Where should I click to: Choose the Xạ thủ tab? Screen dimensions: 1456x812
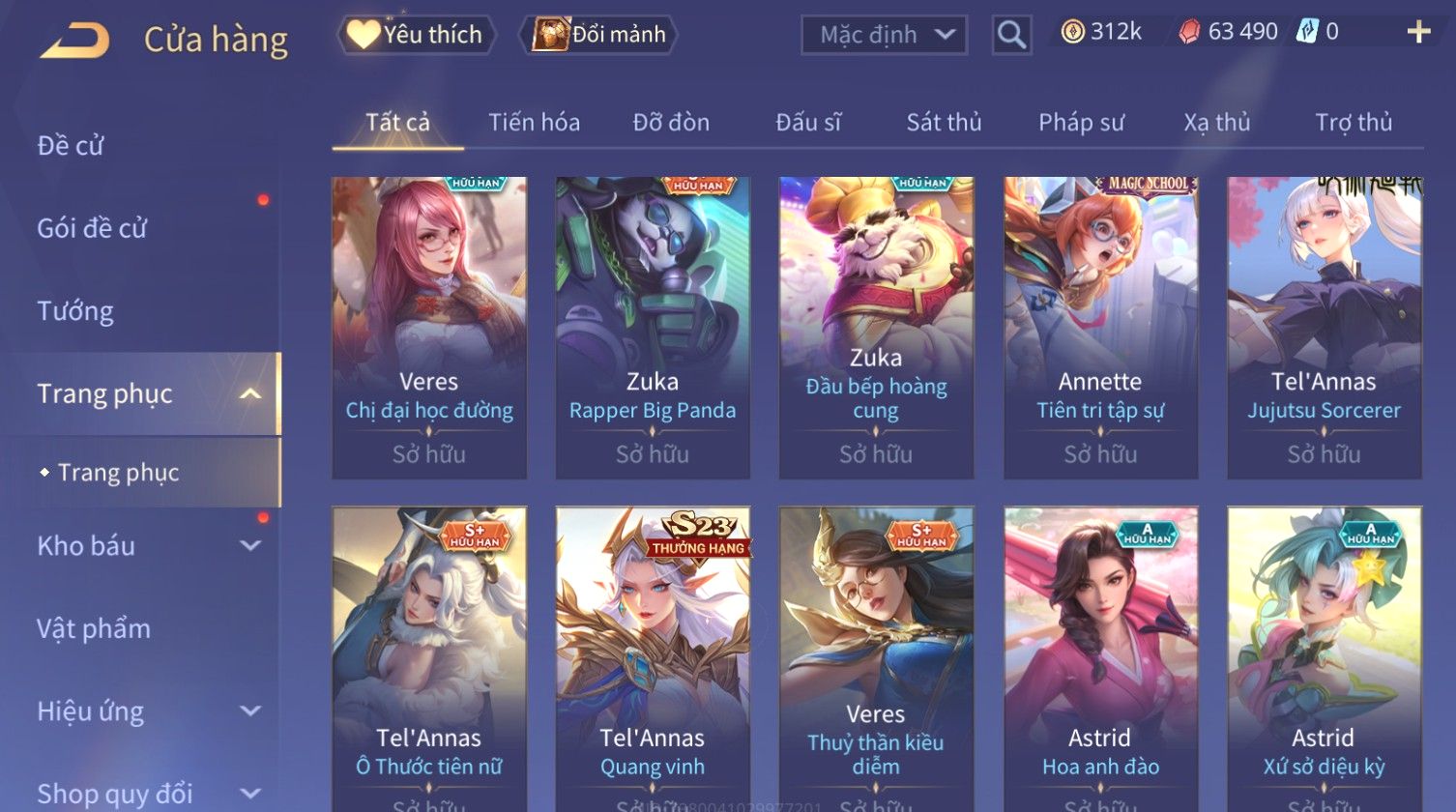(x=1217, y=123)
